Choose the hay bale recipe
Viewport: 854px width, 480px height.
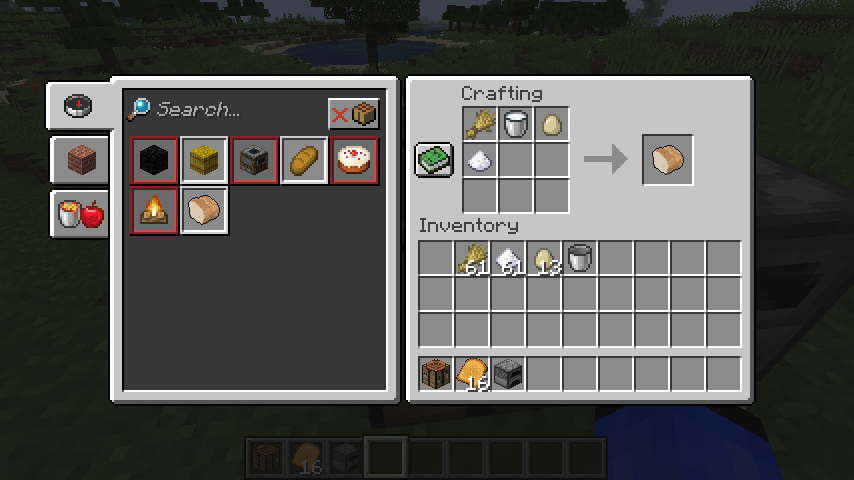204,161
